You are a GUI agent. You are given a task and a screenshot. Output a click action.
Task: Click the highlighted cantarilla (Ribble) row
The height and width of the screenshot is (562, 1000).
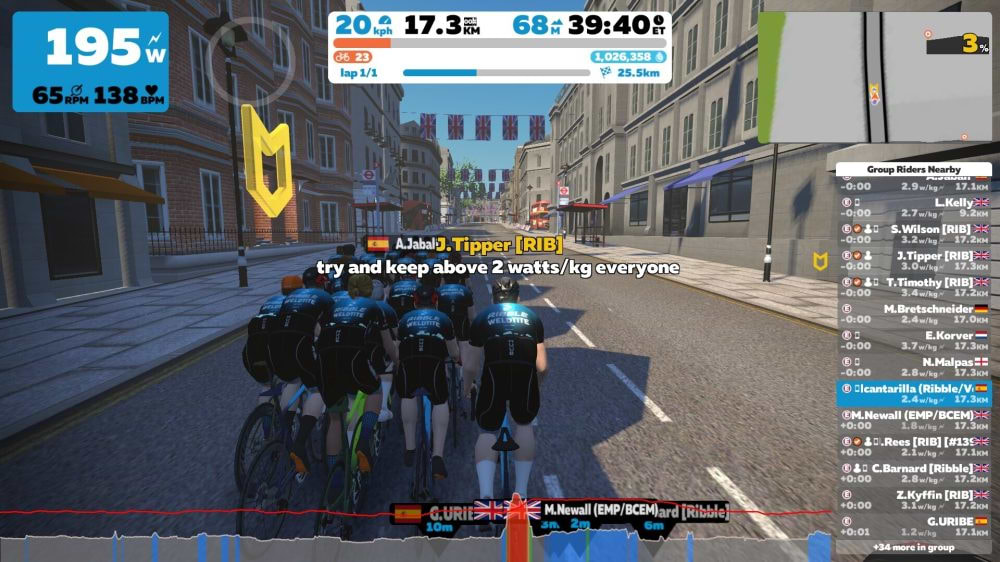914,393
